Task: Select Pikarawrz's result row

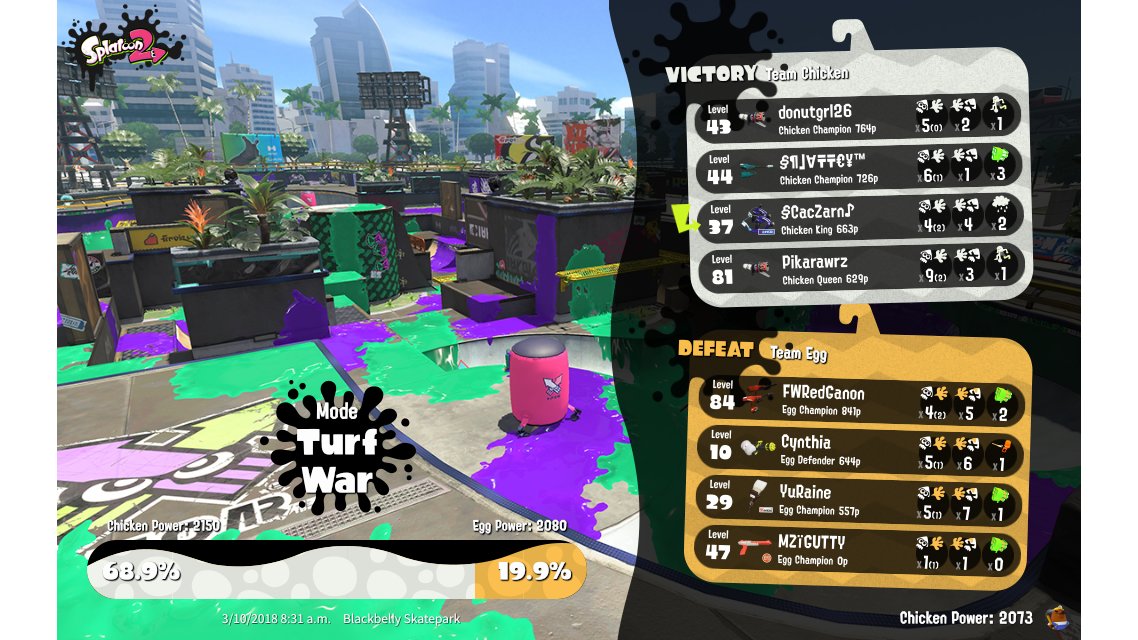Action: click(860, 267)
